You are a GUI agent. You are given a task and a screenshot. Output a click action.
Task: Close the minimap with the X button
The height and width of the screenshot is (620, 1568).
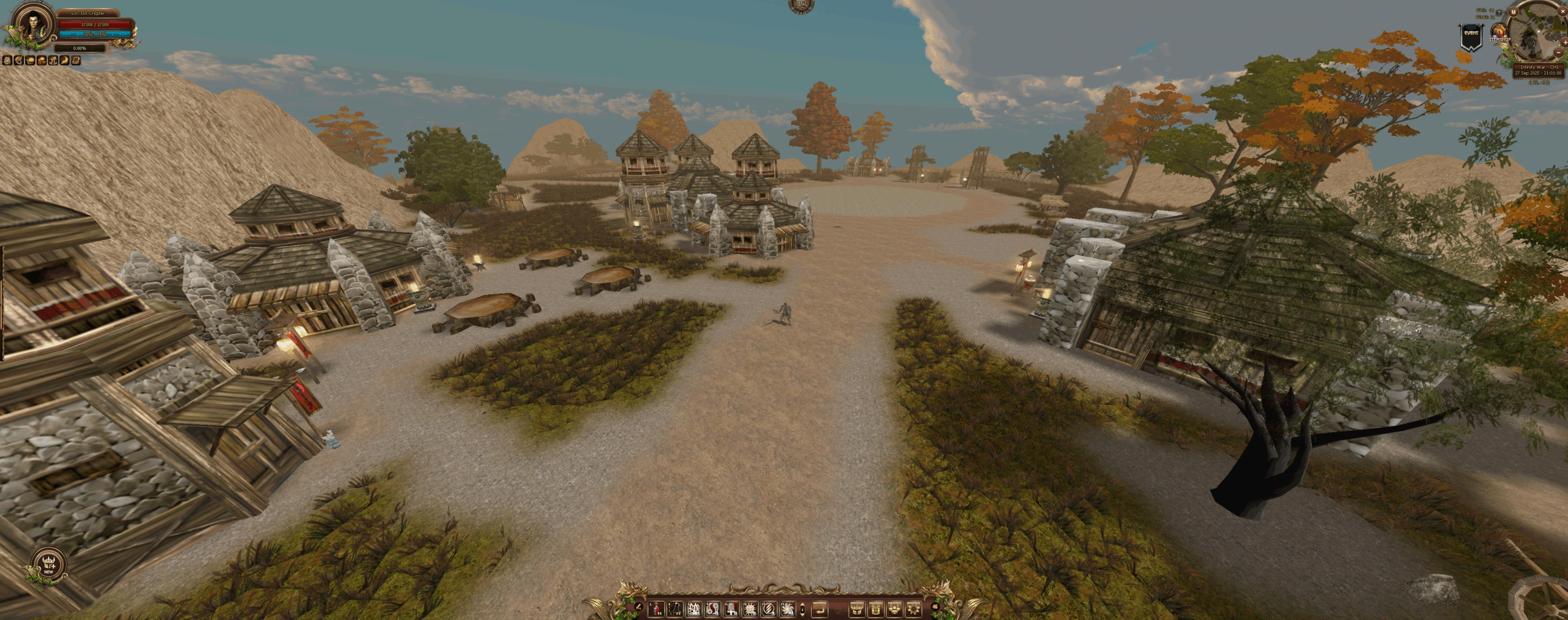coord(1562,11)
